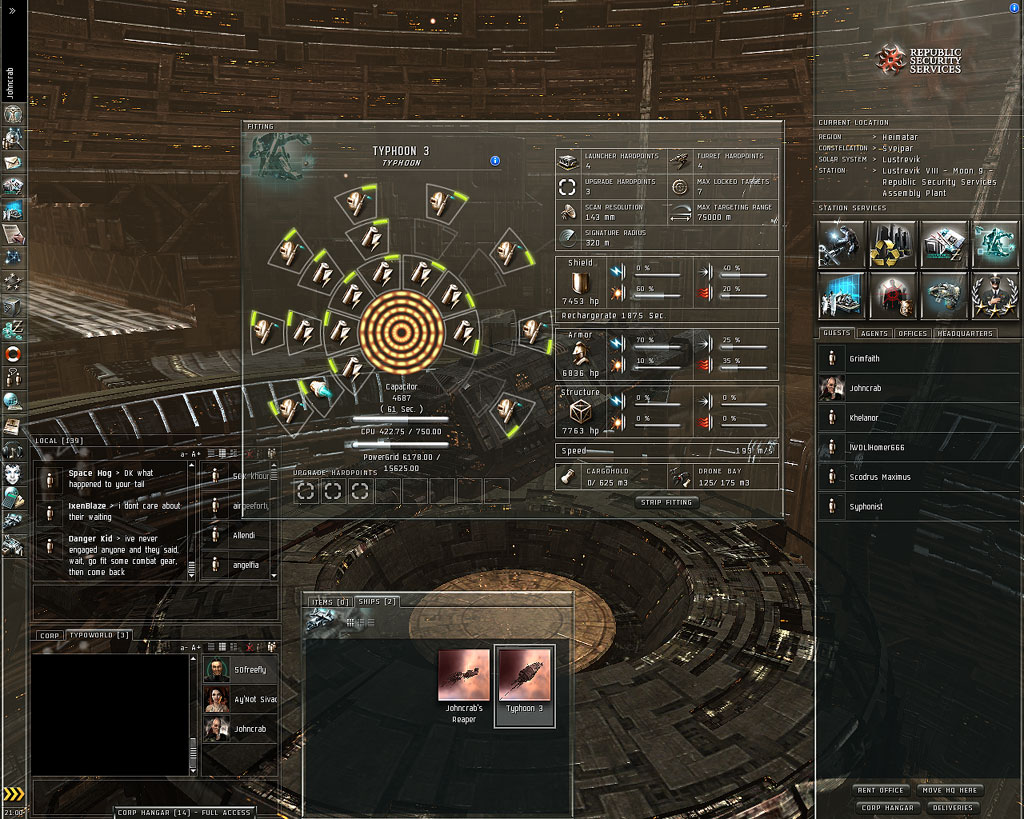Screen dimensions: 1024x819
Task: Open the Typhoon ship info icon
Action: pos(495,161)
